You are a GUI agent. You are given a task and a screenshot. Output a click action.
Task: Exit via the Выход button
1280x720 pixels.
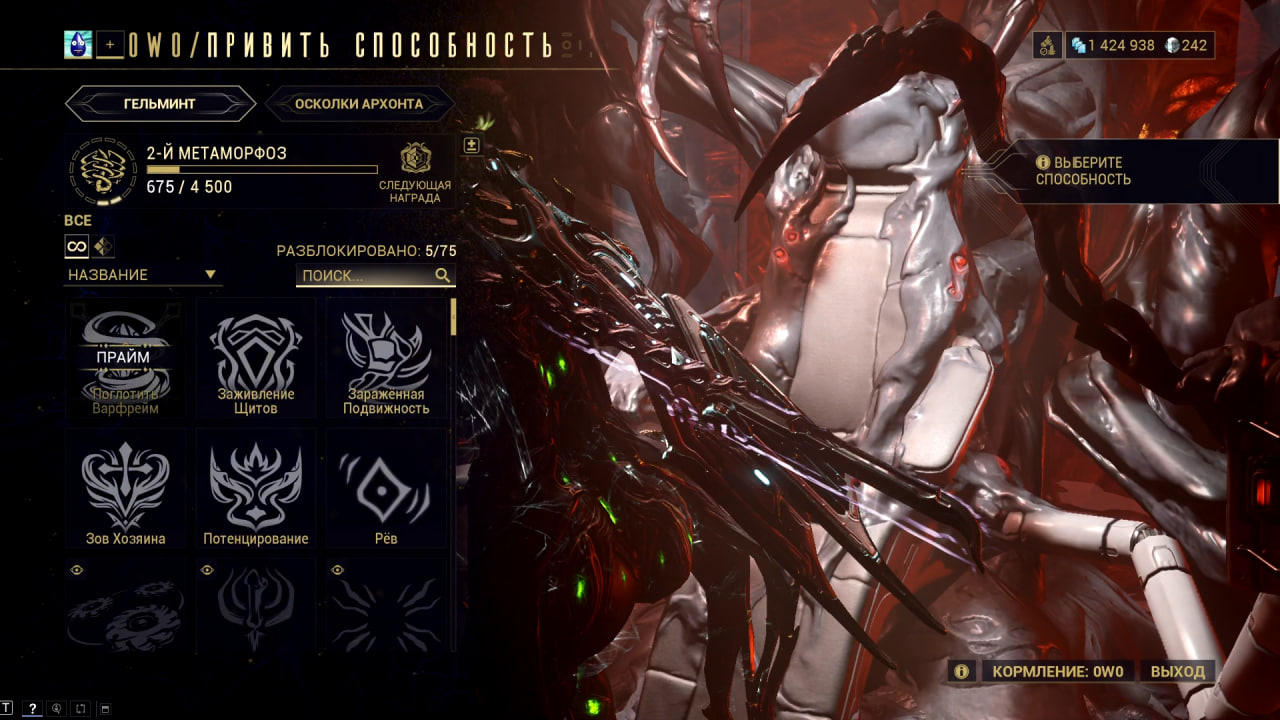(1177, 671)
